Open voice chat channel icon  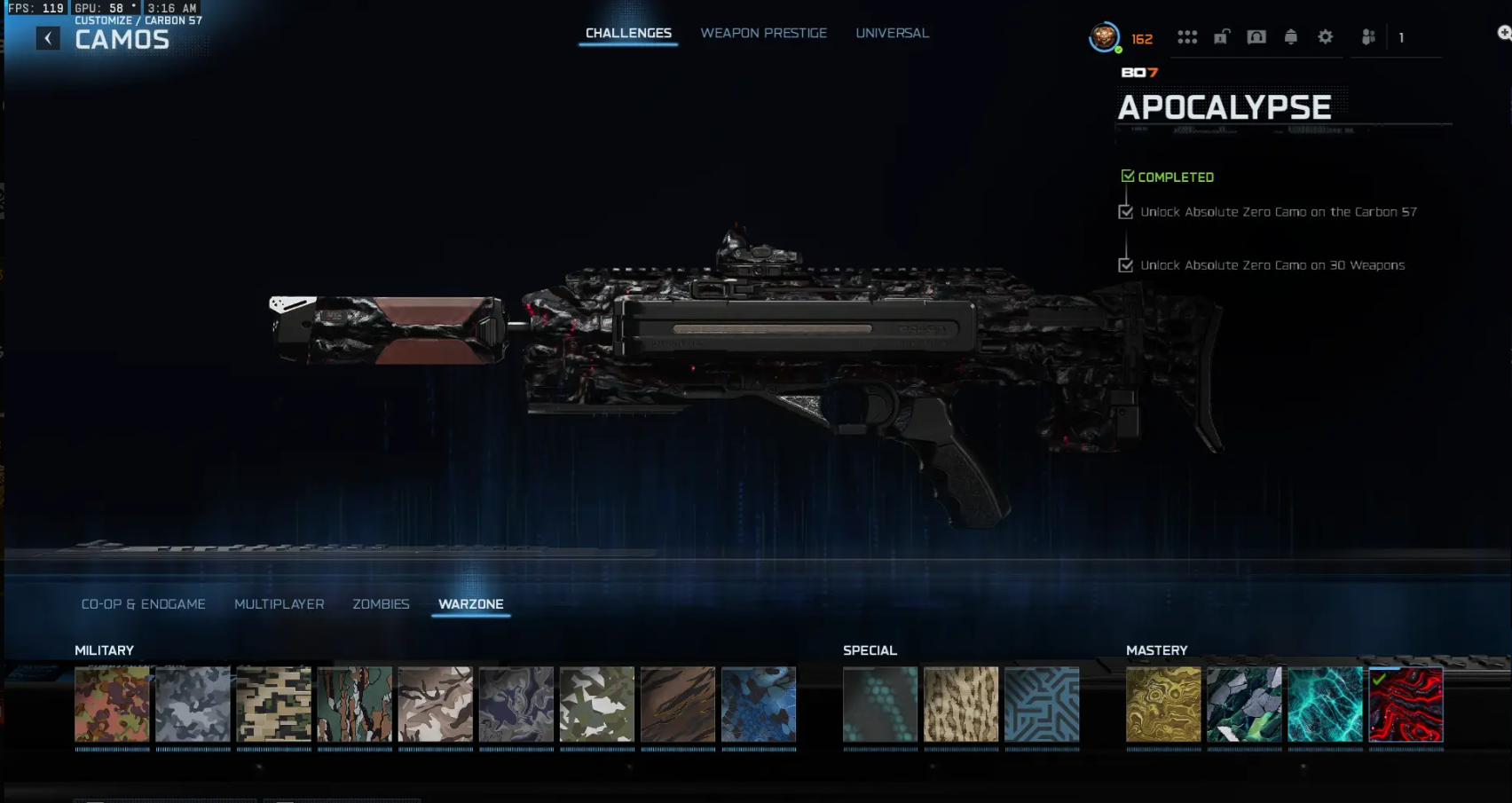(x=1256, y=37)
